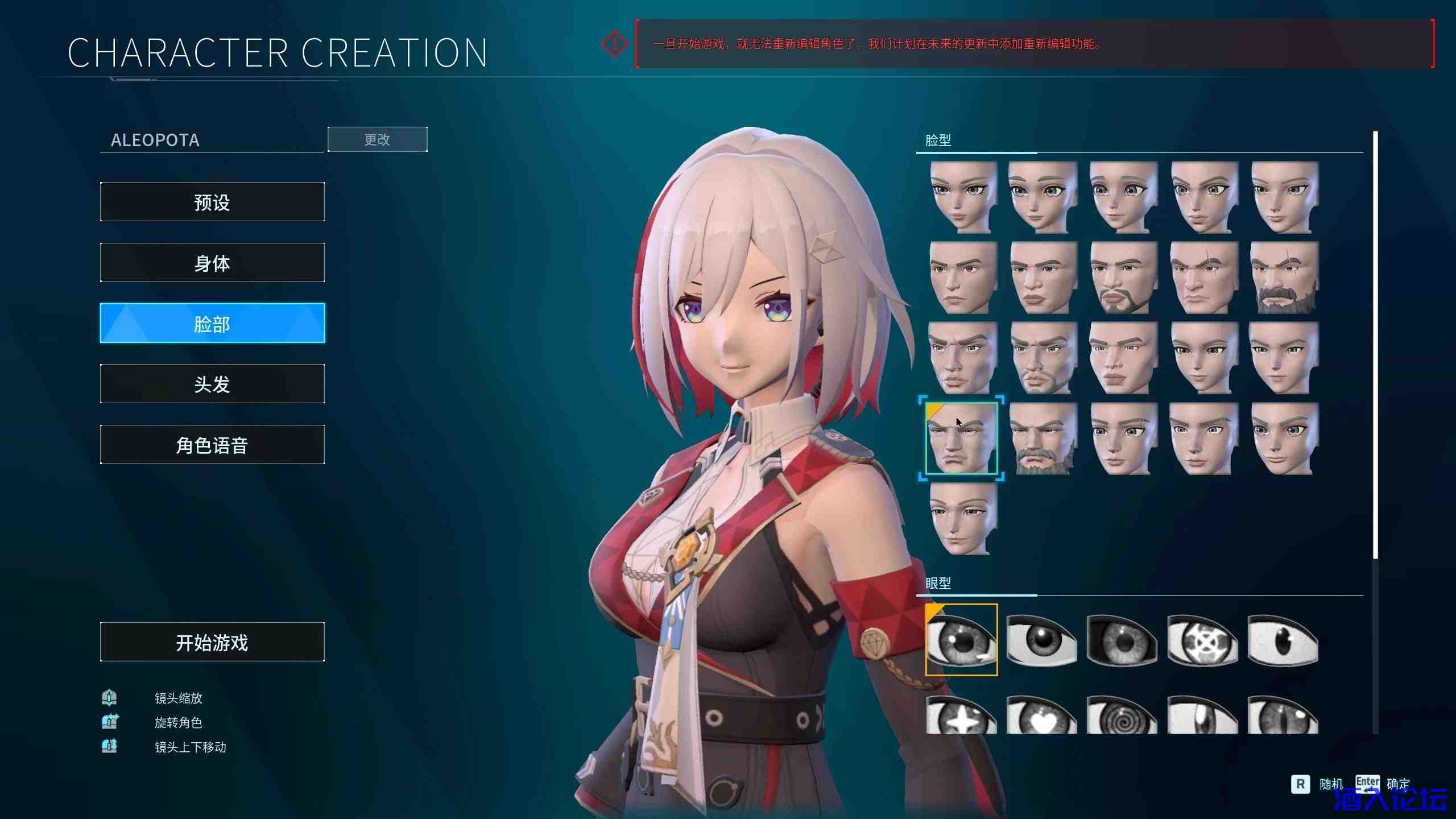Image resolution: width=1456 pixels, height=819 pixels.
Task: Choose the single face in the last row
Action: pos(962,519)
